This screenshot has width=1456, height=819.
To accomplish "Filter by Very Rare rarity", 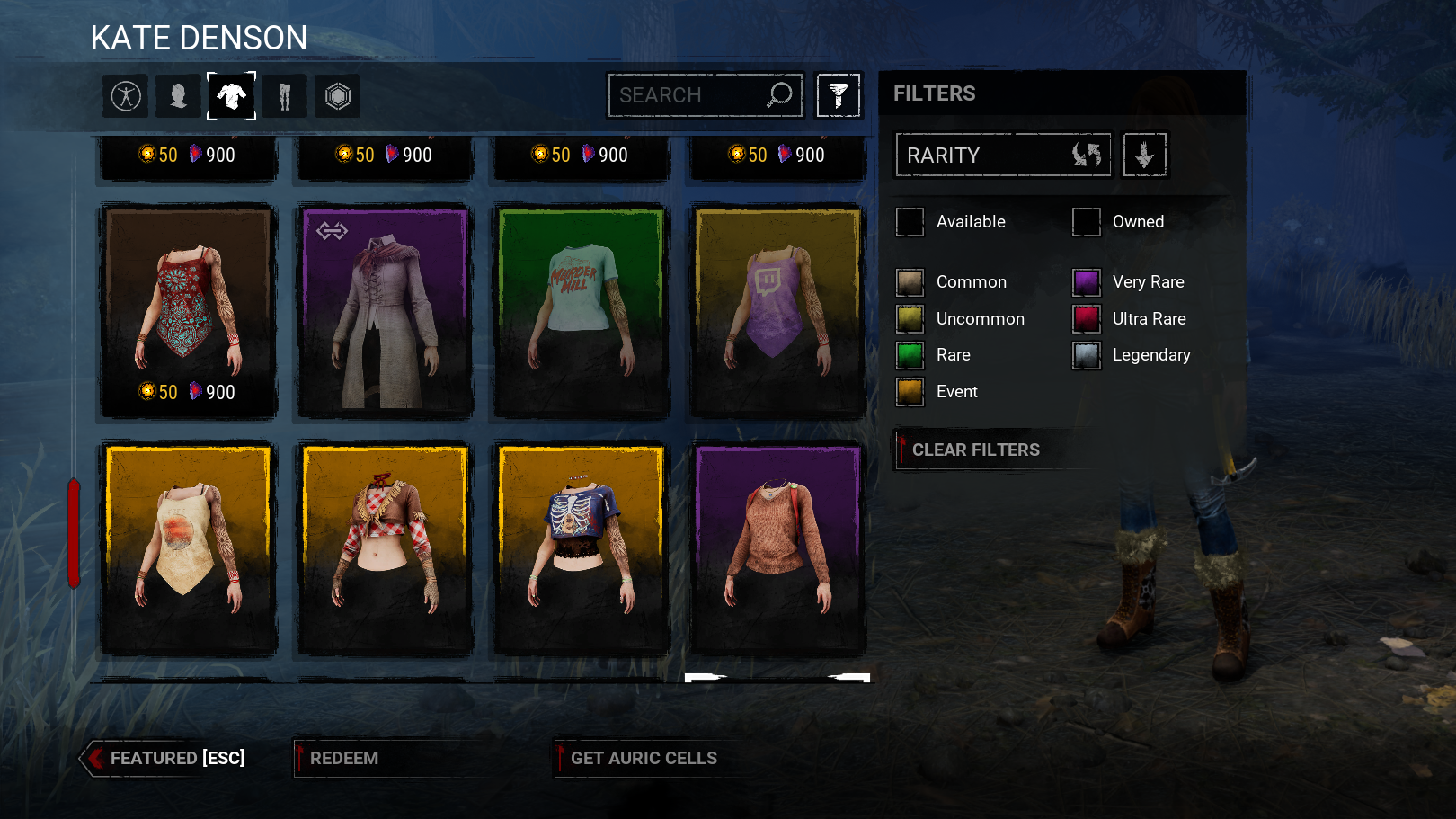I will pyautogui.click(x=1086, y=282).
